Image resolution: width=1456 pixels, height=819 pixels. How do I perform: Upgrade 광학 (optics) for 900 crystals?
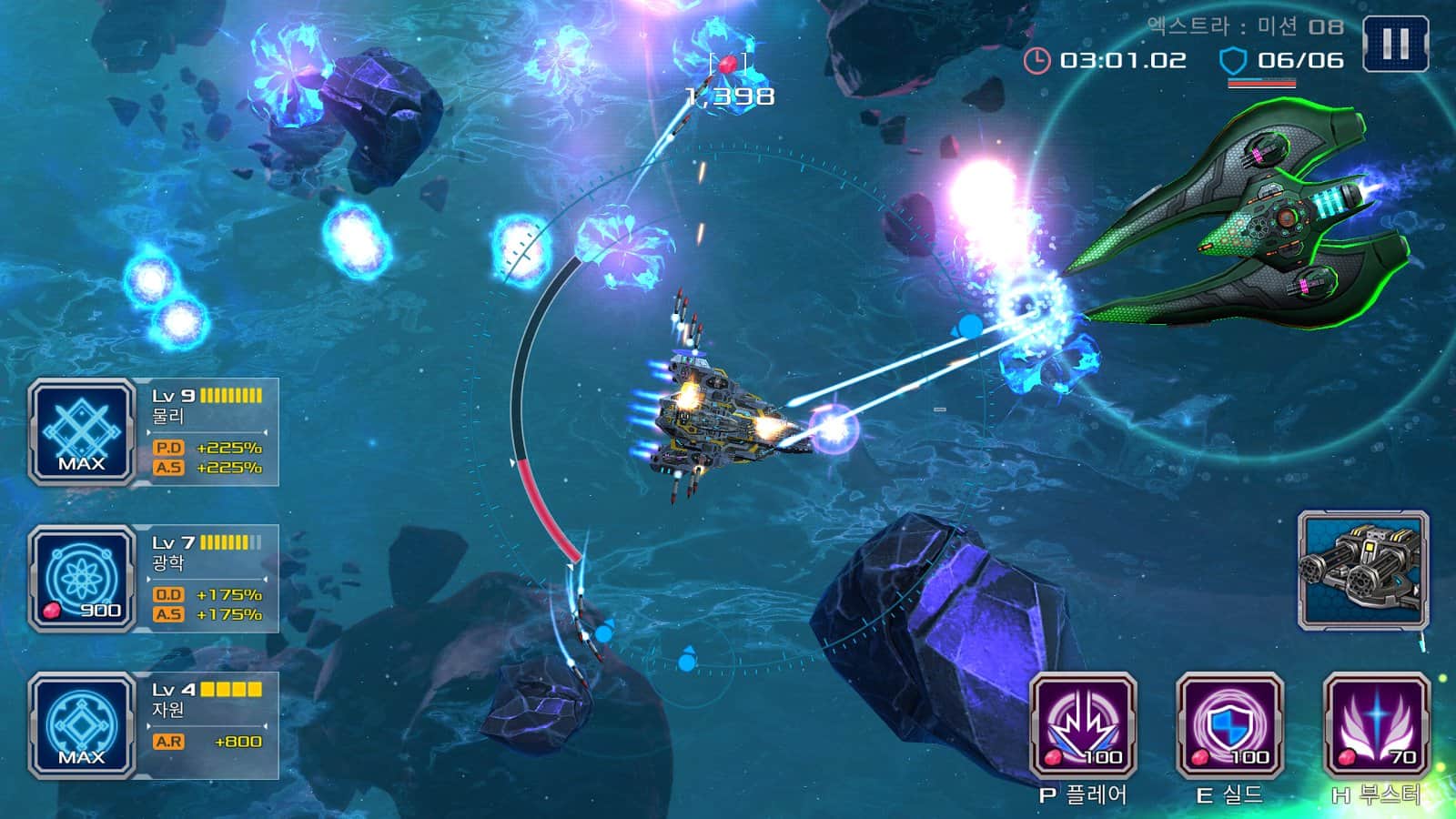82,579
